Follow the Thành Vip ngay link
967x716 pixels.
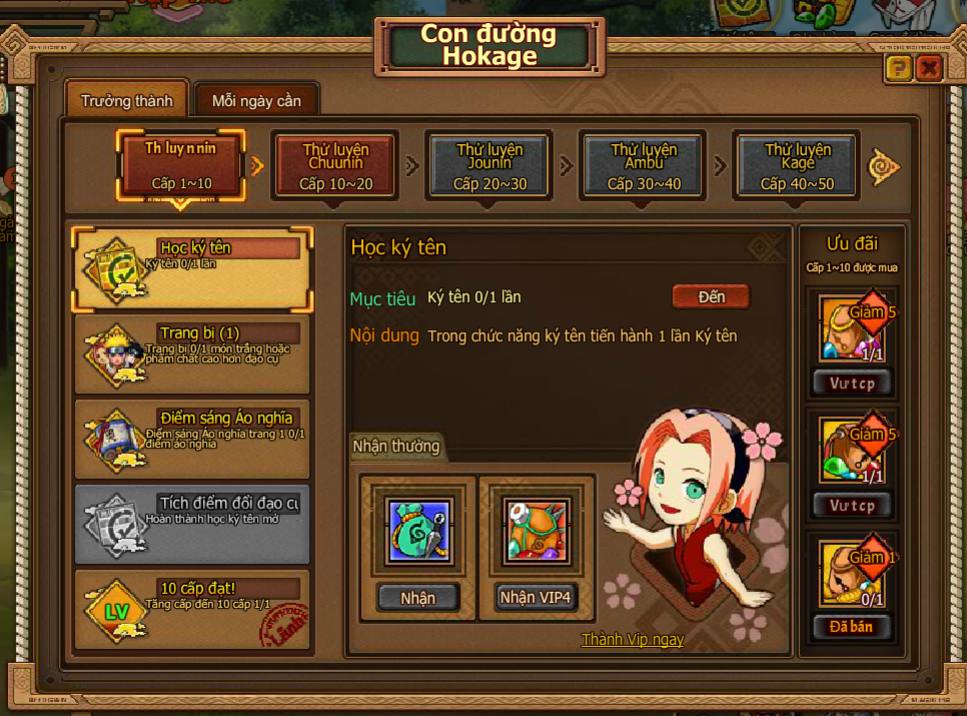632,639
